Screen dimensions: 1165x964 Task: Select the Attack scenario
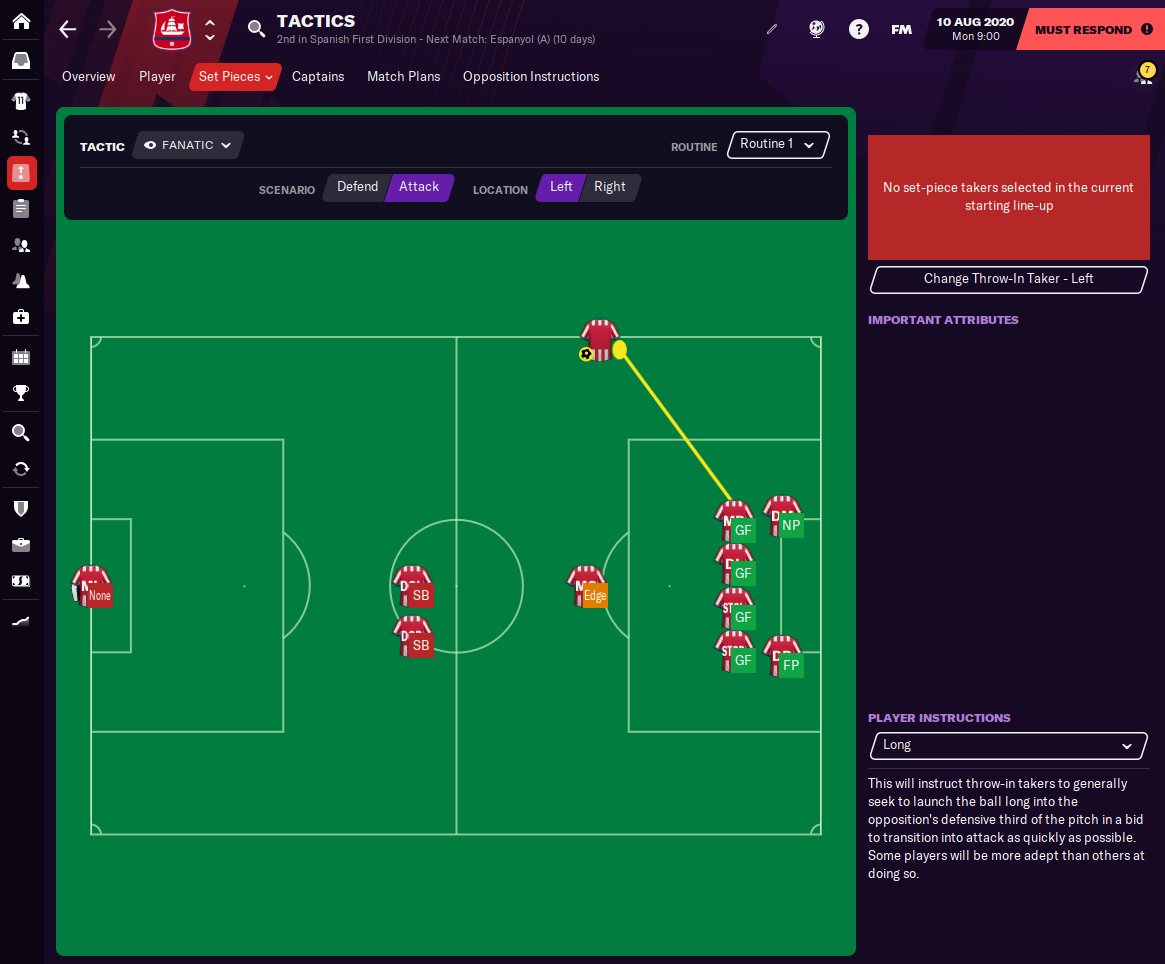(x=419, y=187)
